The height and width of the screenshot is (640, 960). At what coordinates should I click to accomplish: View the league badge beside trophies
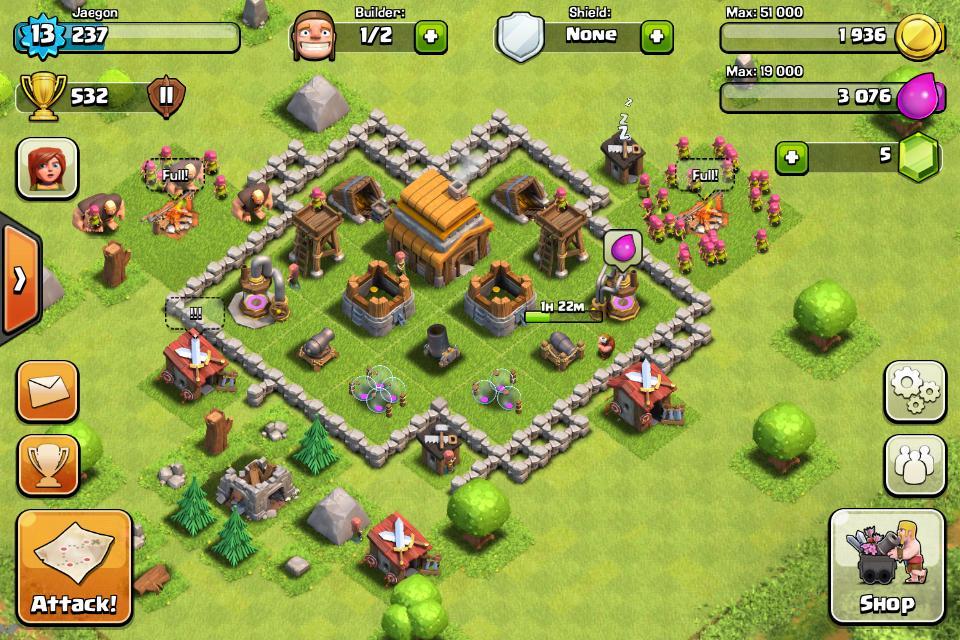pyautogui.click(x=166, y=97)
